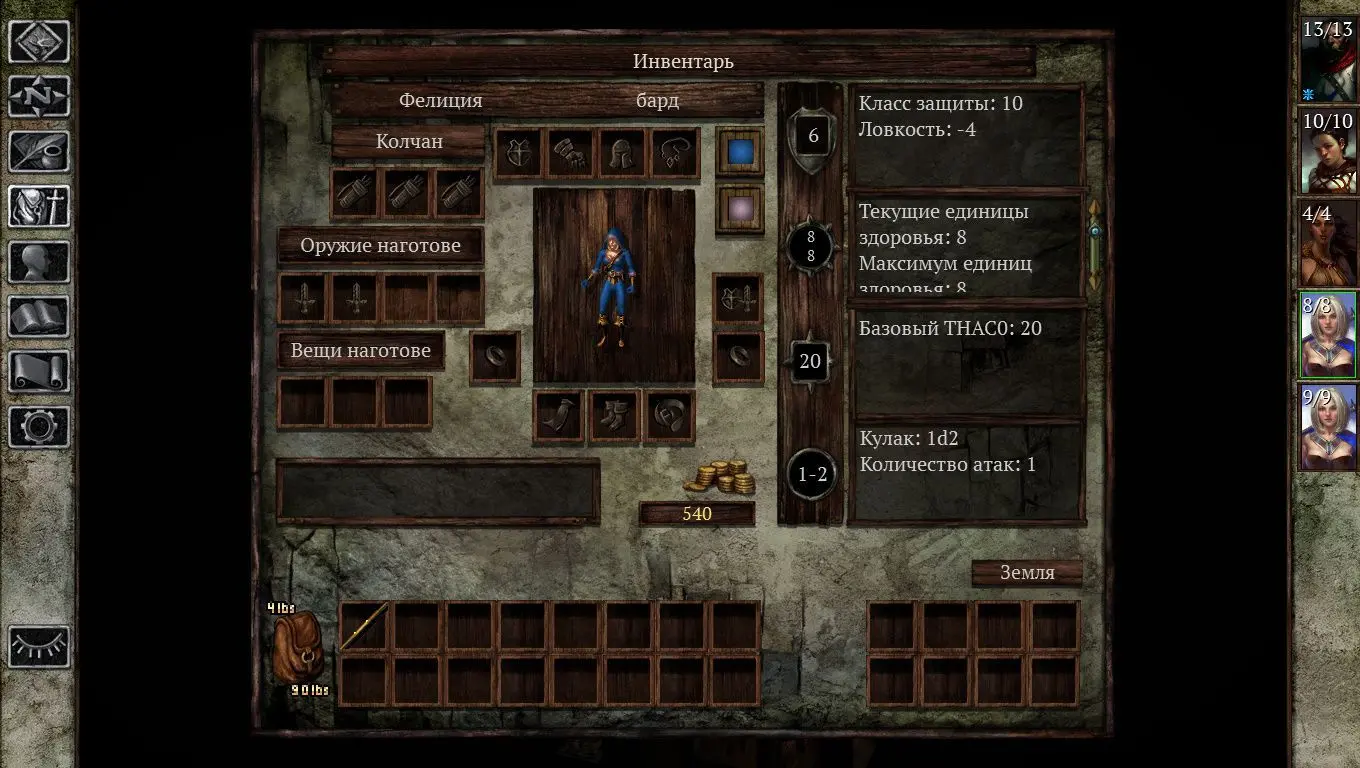Screen dimensions: 1360x768
Task: Select the boots equipment slot
Action: (614, 416)
